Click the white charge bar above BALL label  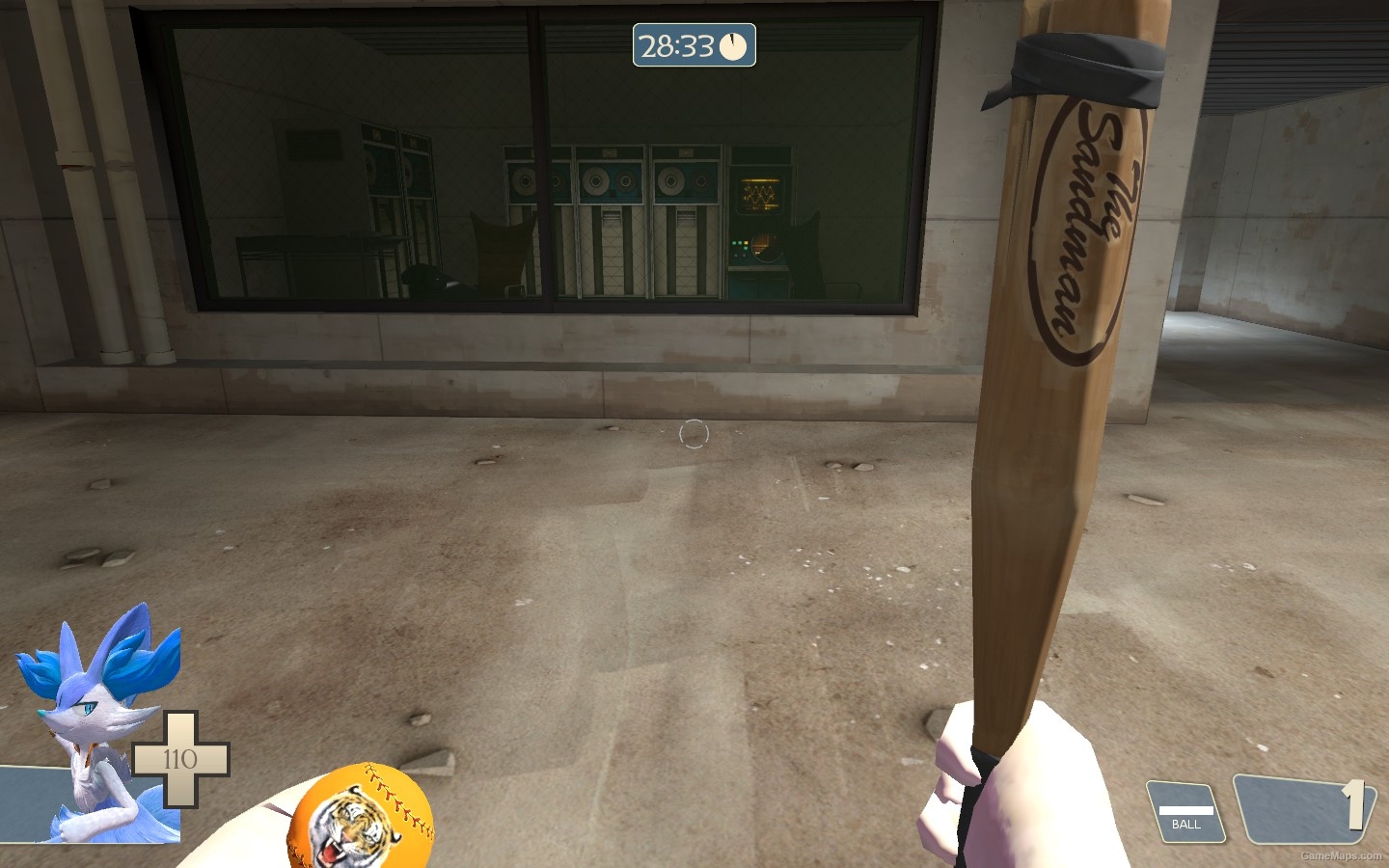point(1187,810)
